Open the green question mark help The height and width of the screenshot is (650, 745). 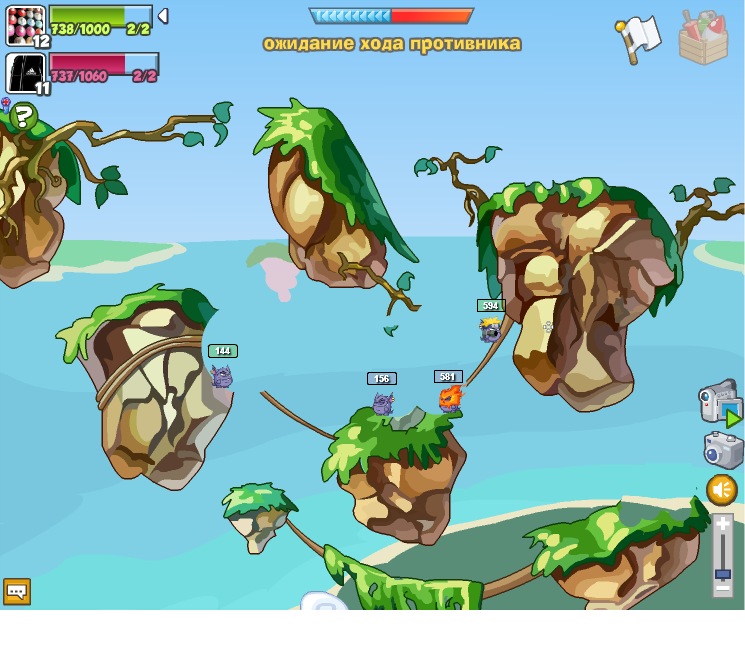tap(23, 118)
